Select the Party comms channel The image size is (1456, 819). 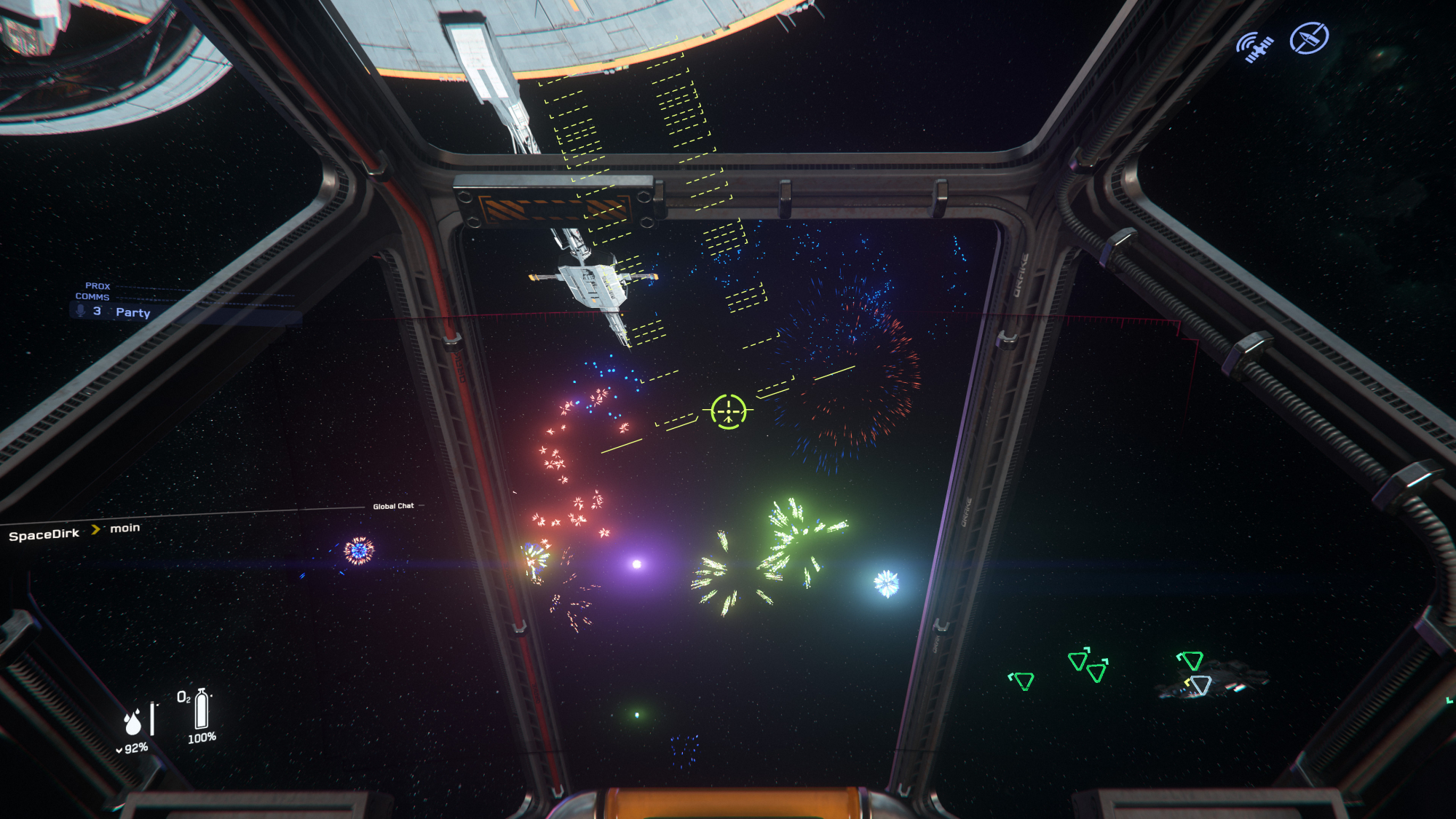coord(132,312)
